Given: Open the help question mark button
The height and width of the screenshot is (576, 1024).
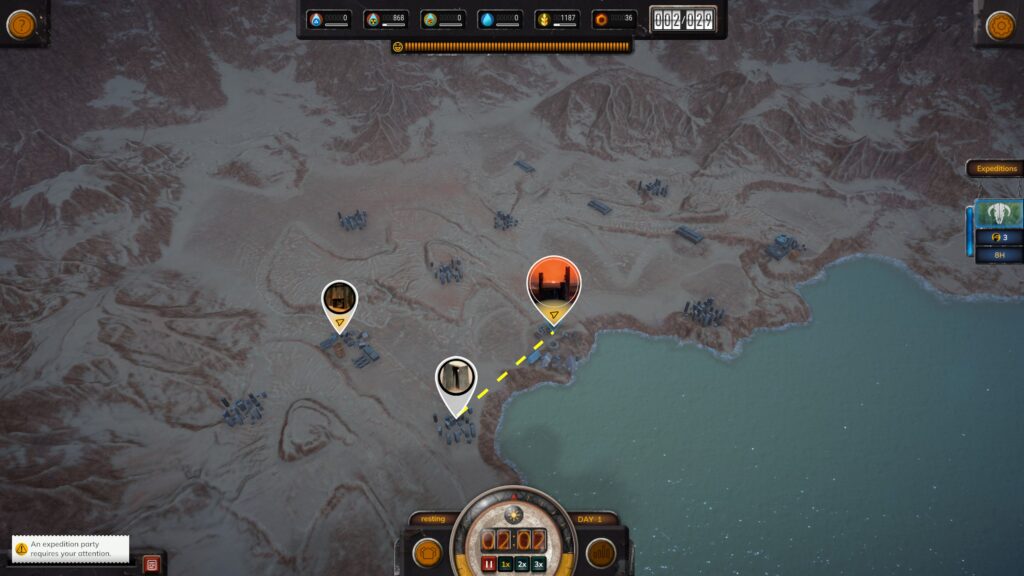Looking at the screenshot, I should pyautogui.click(x=21, y=24).
